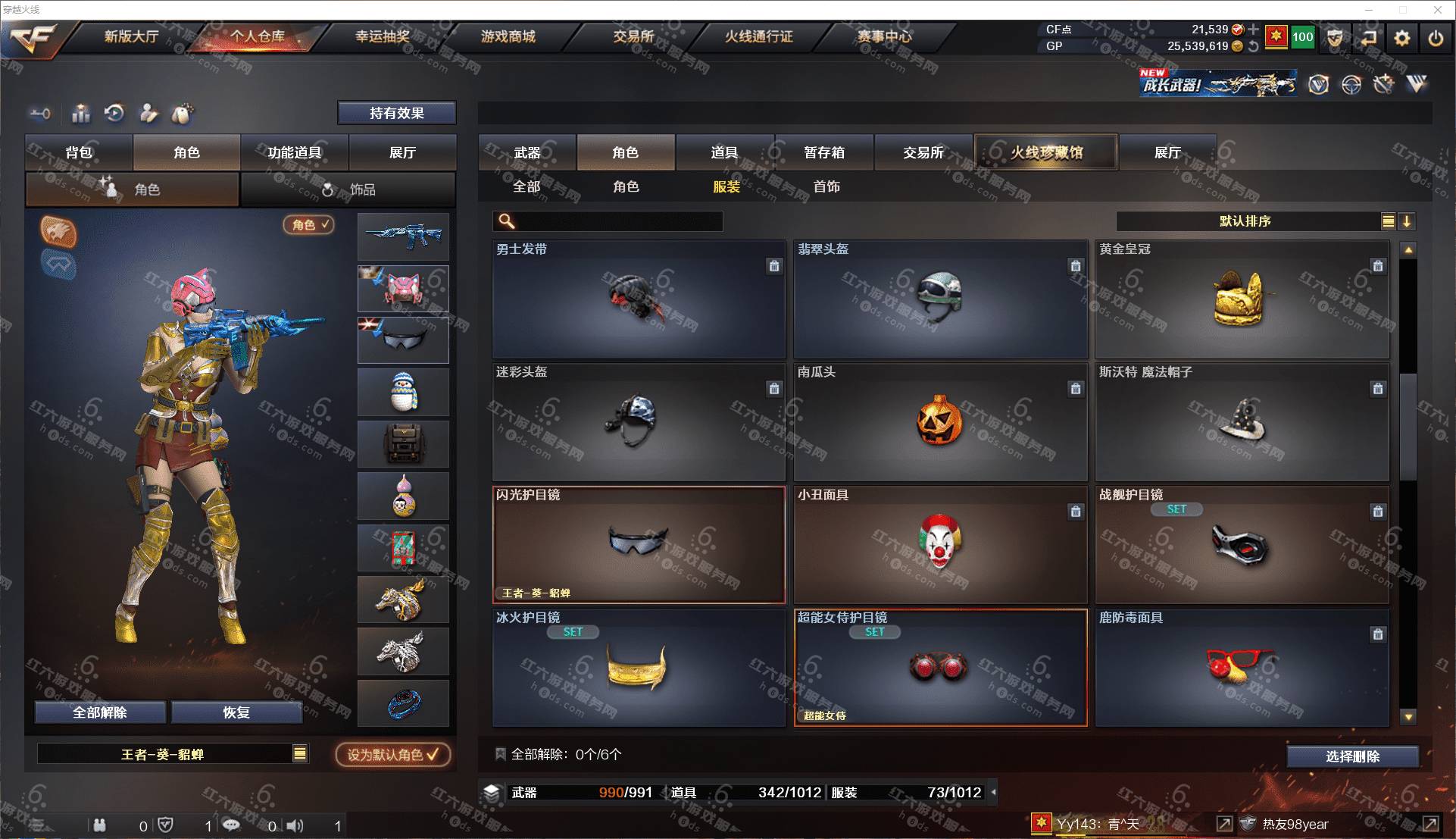Select the 冰火护目镜 goggles item
The height and width of the screenshot is (839, 1456).
click(639, 668)
